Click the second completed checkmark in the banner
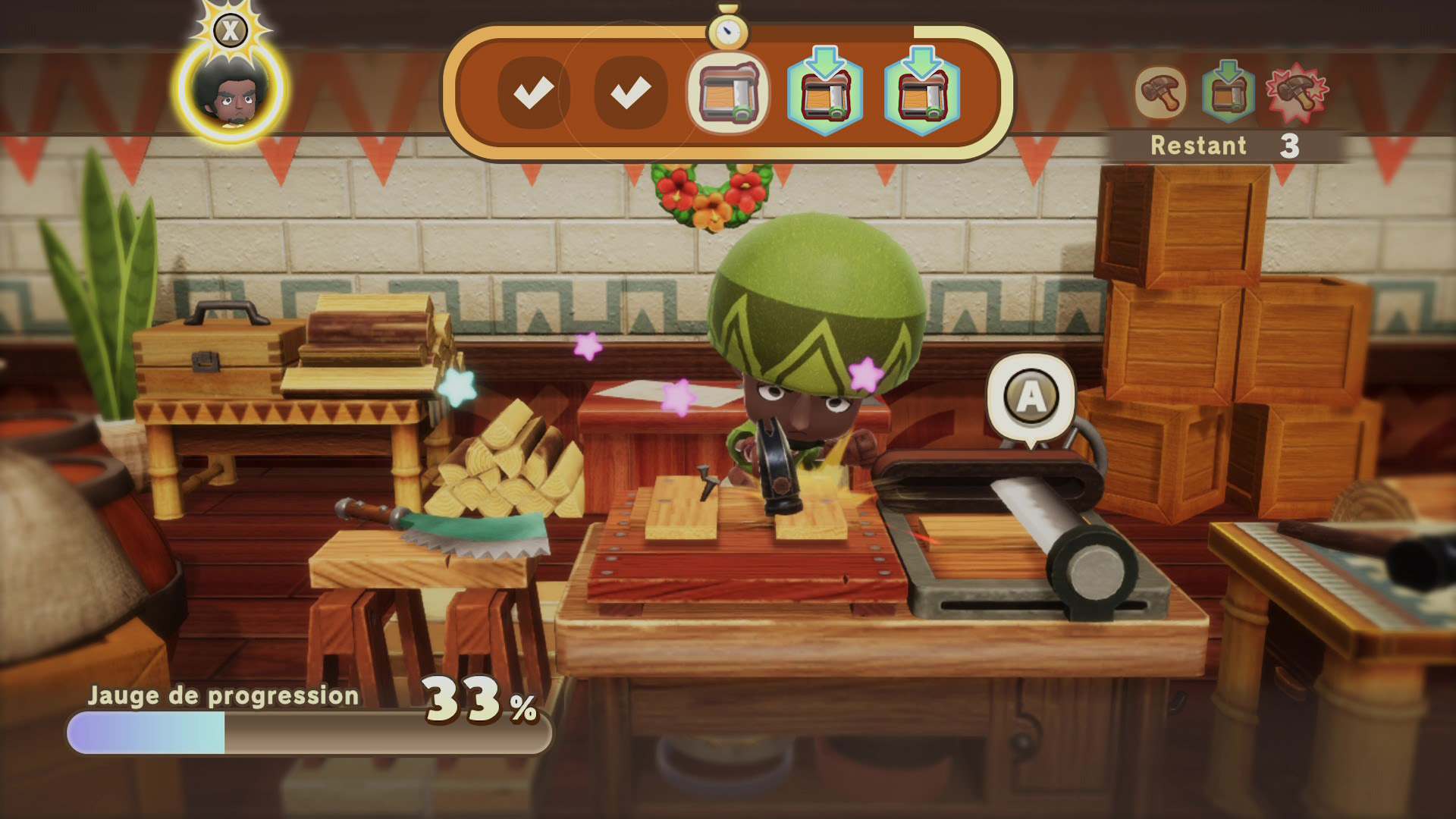 631,93
